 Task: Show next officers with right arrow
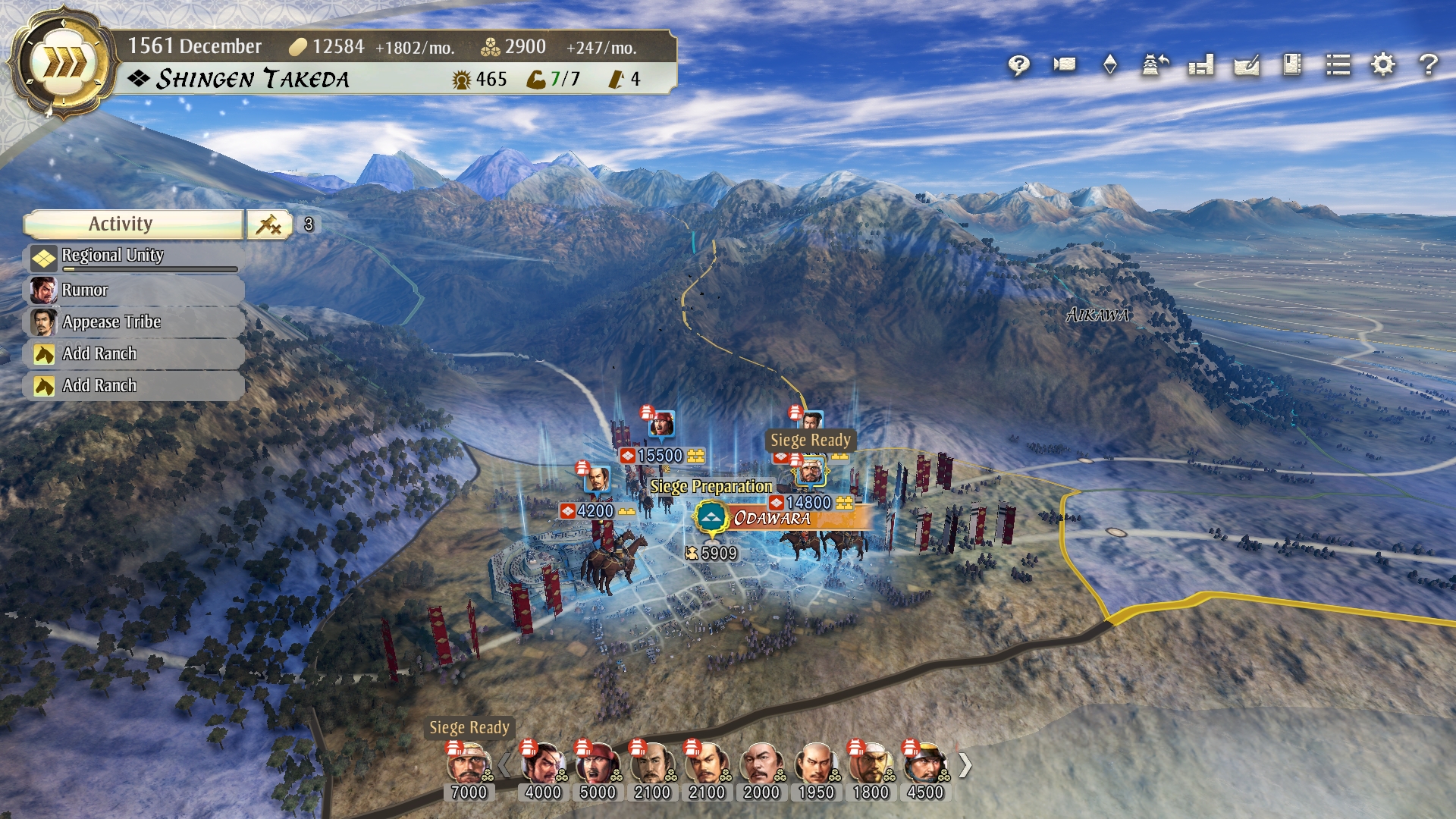click(965, 766)
